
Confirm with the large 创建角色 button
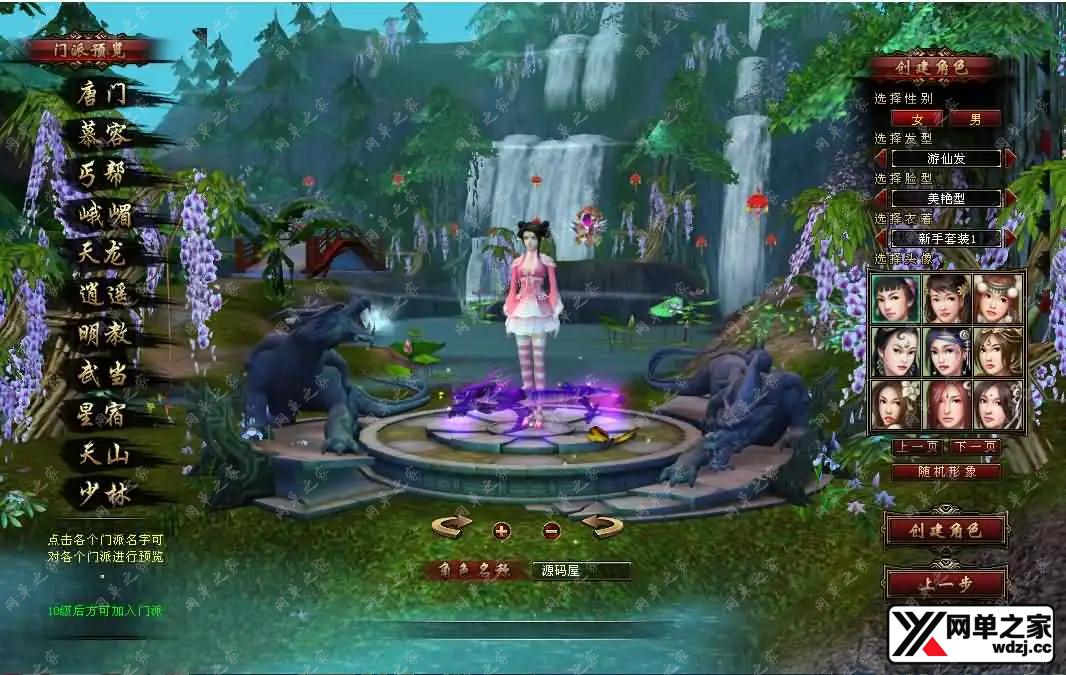click(x=945, y=530)
